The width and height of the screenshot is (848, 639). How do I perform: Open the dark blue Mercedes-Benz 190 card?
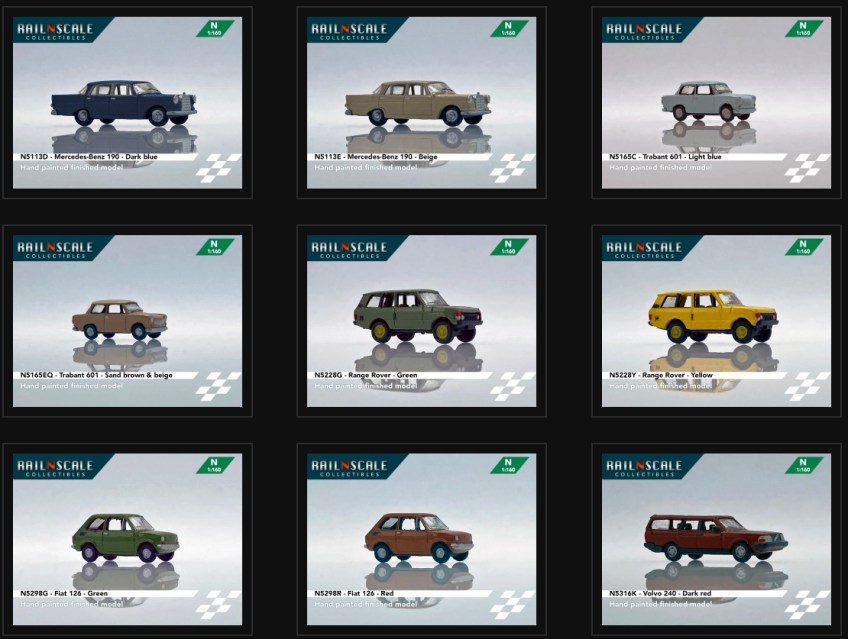coord(127,103)
